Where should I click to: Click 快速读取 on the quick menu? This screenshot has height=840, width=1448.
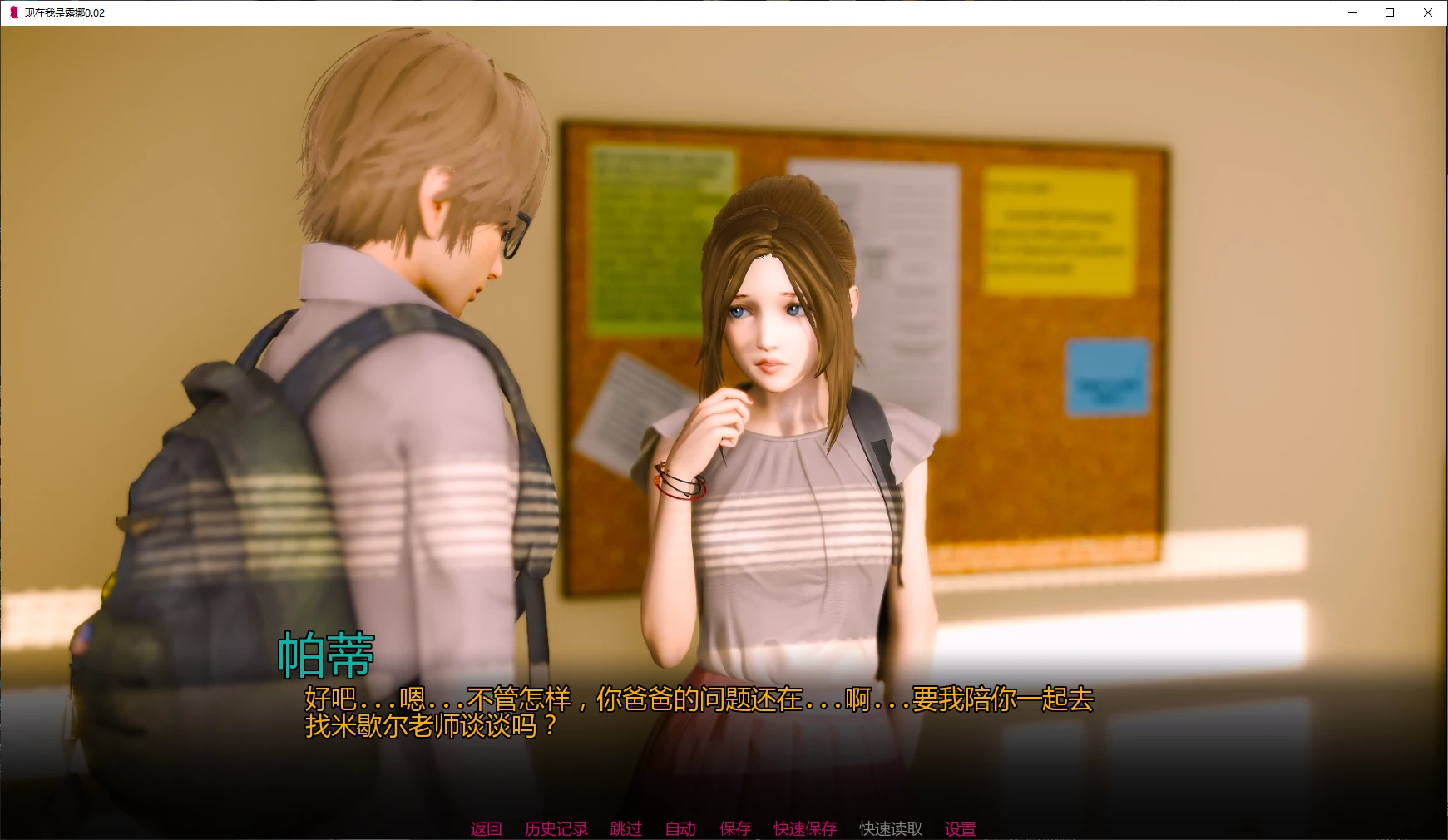tap(889, 828)
